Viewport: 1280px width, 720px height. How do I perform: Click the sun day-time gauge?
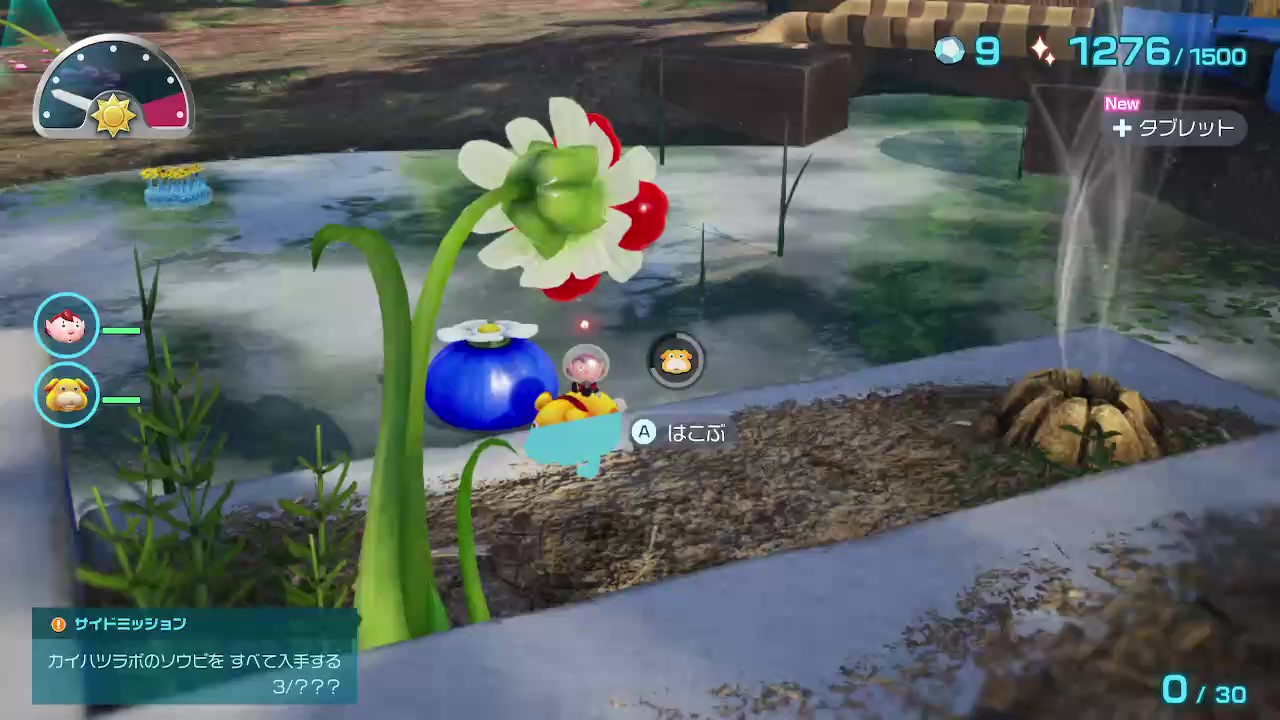coord(113,90)
